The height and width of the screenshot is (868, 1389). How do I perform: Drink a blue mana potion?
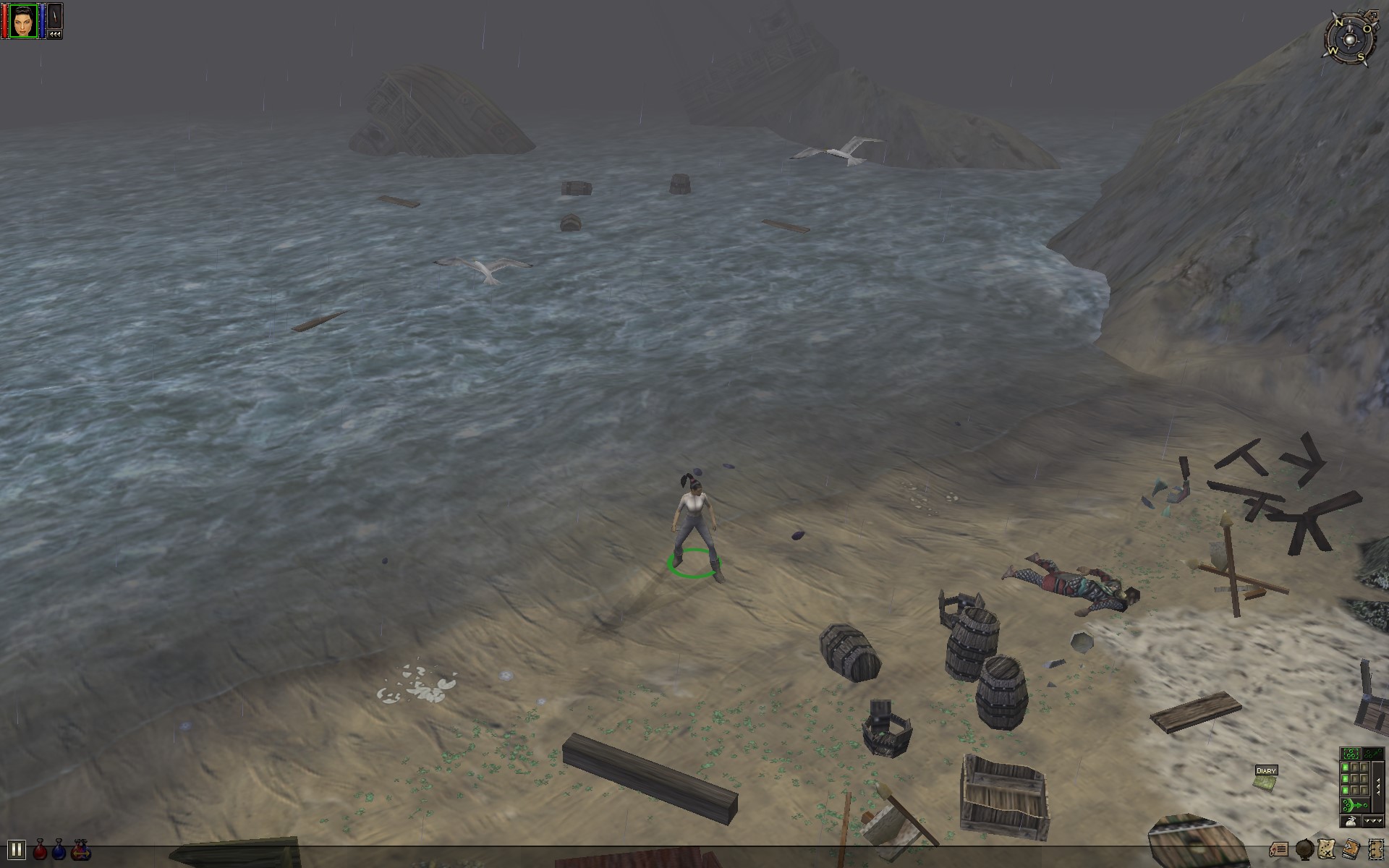[59, 849]
